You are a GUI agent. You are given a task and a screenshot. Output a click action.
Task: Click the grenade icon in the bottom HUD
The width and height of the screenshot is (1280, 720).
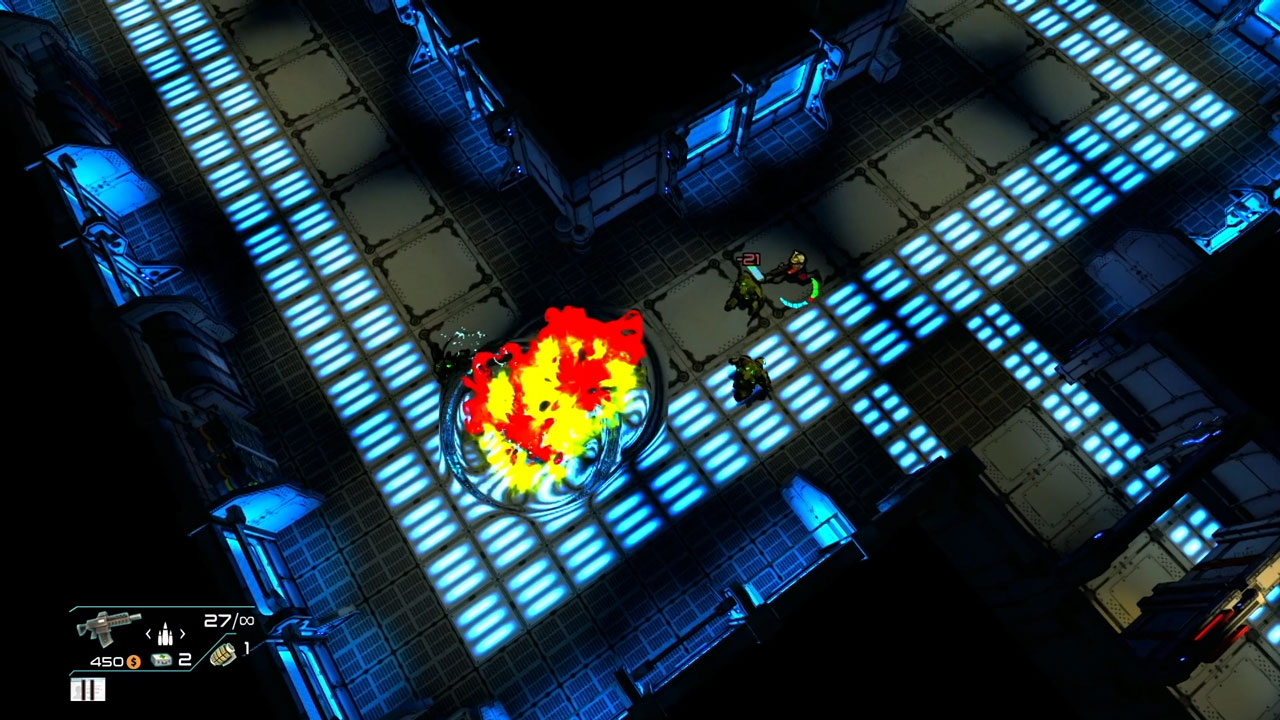224,656
